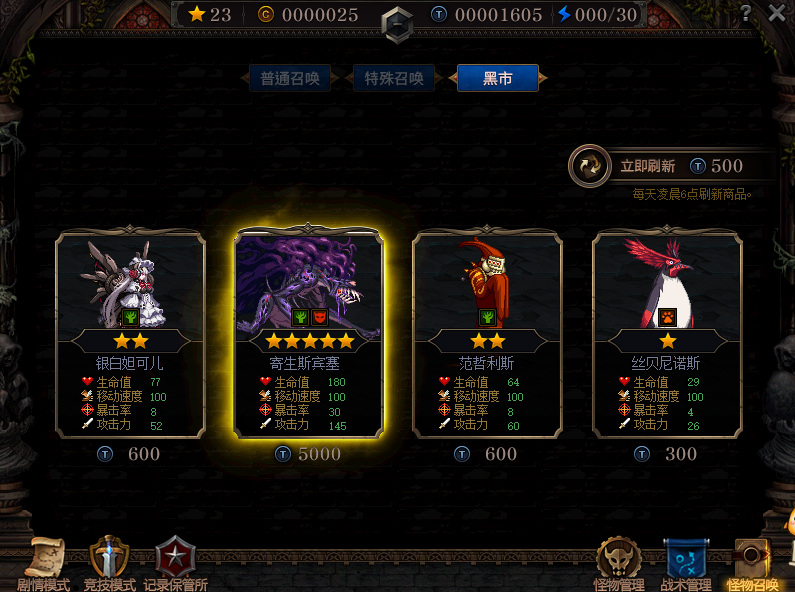Close the window with the X button

pyautogui.click(x=777, y=13)
